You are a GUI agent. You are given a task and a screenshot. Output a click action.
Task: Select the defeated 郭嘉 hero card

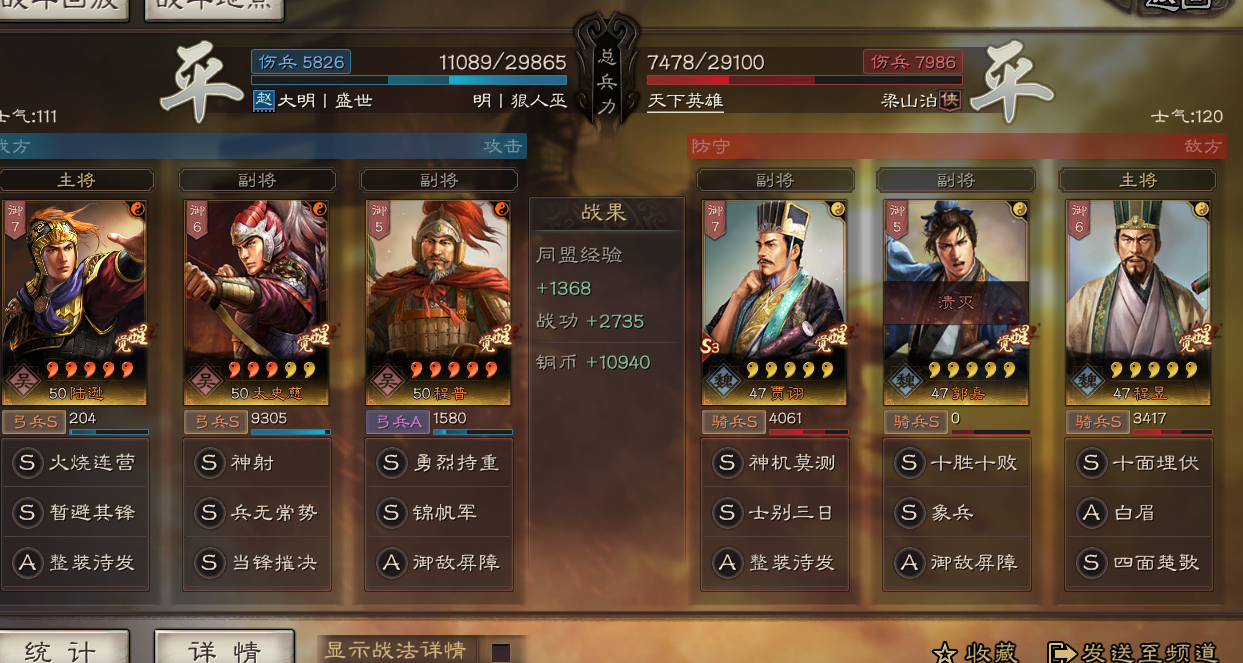click(956, 302)
